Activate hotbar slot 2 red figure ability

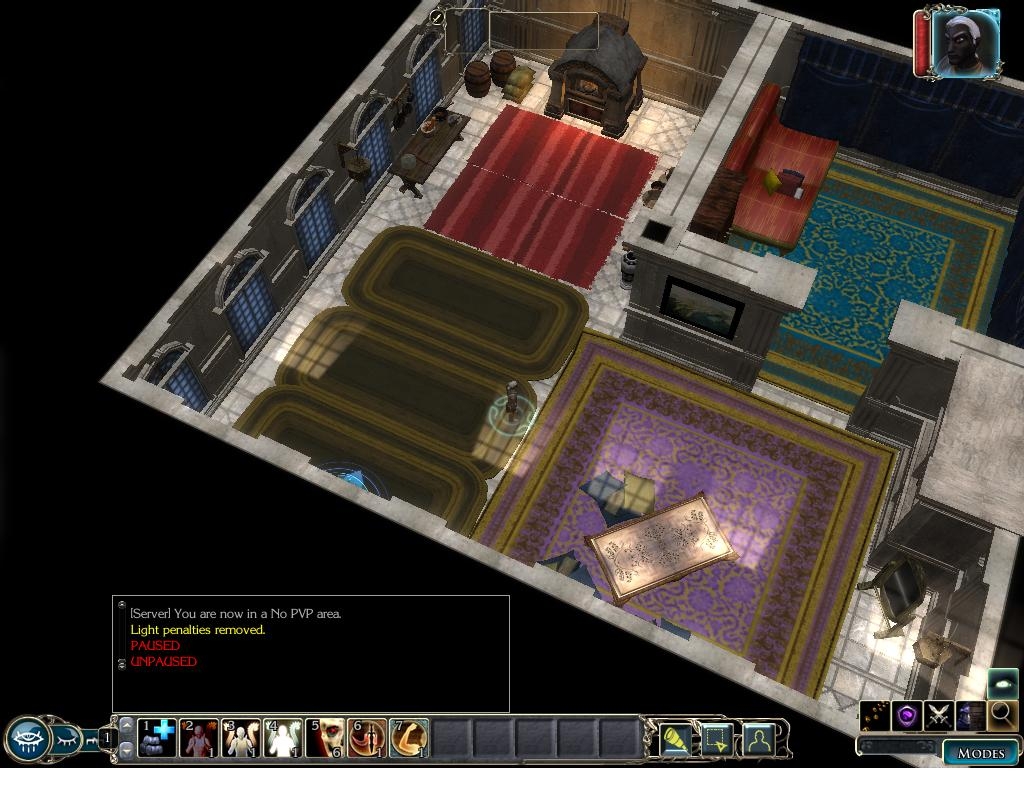point(199,739)
